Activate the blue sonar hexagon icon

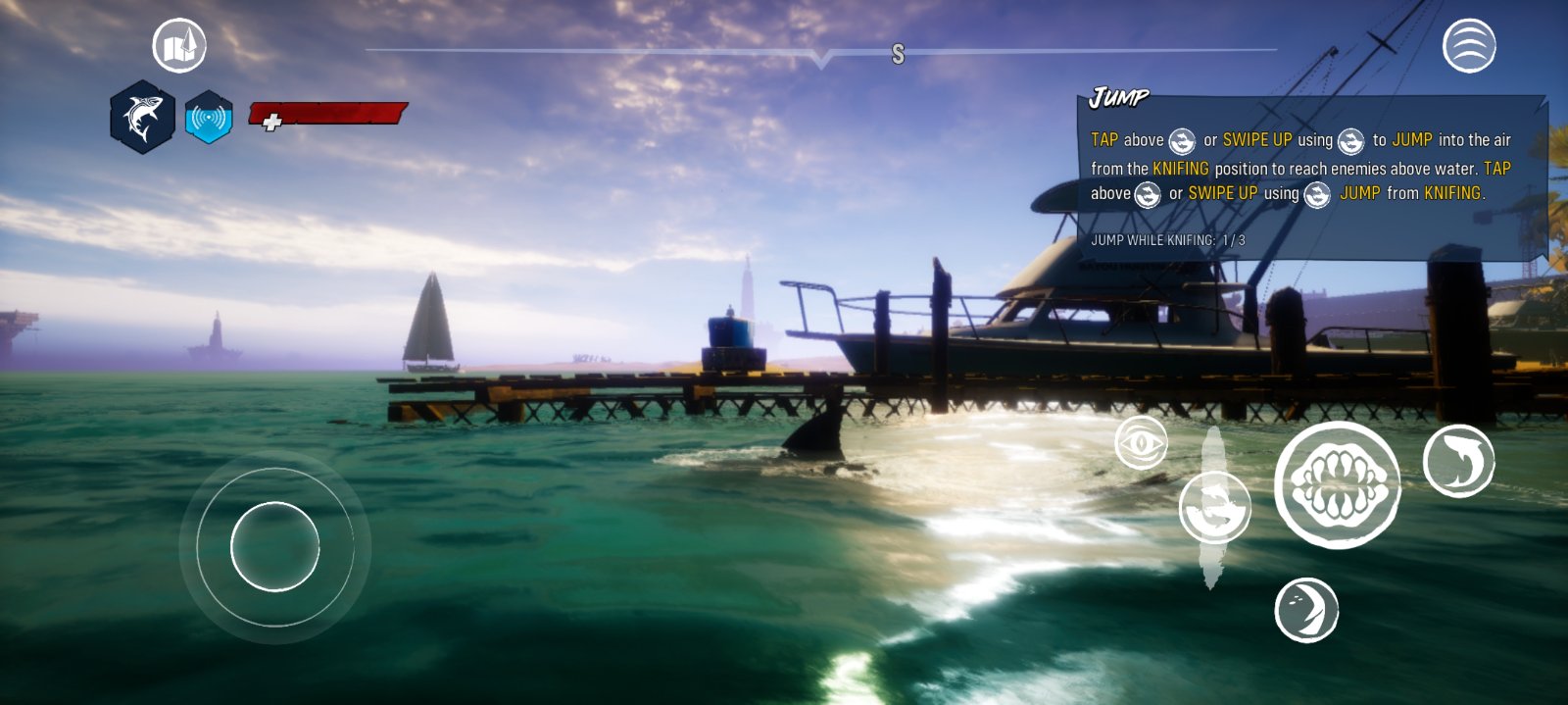[x=209, y=118]
